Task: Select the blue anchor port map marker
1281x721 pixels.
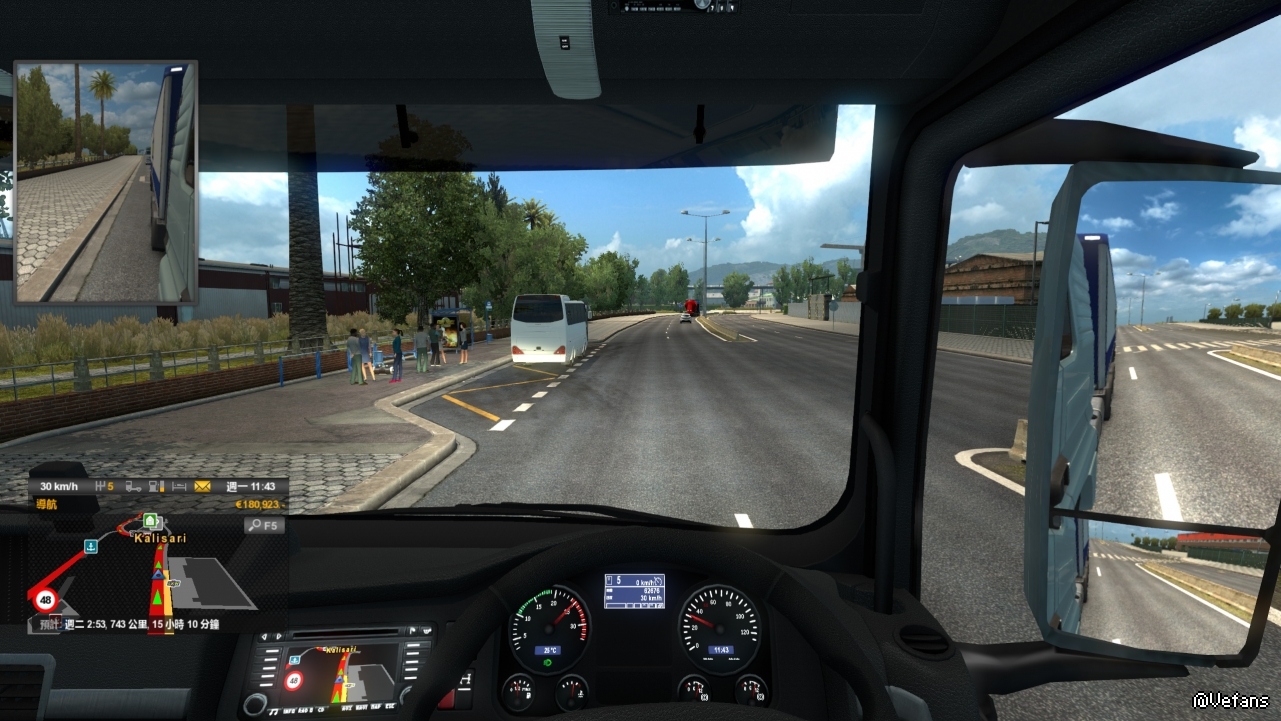Action: pyautogui.click(x=91, y=545)
